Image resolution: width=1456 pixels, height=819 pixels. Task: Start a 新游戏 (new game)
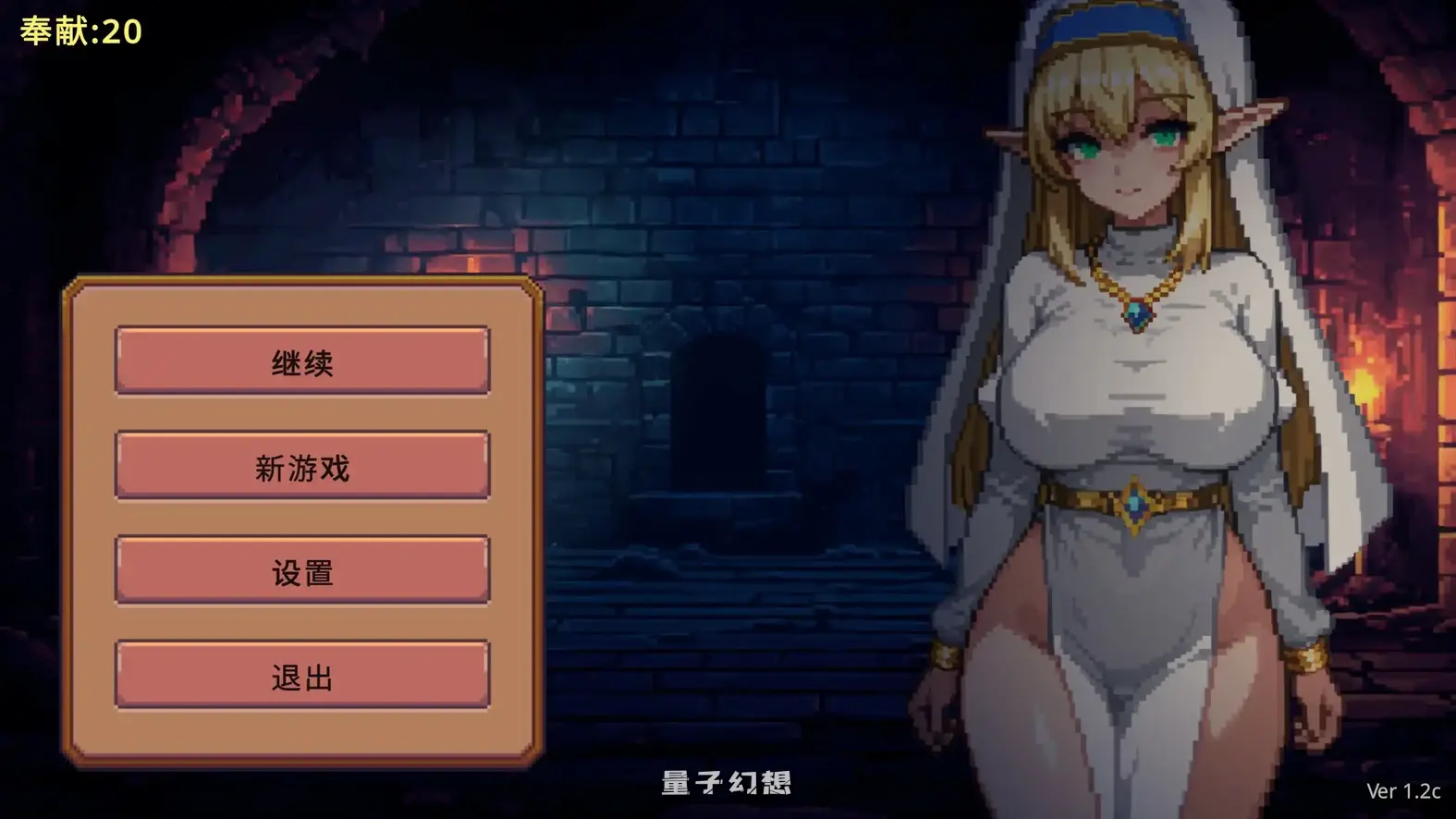click(300, 467)
